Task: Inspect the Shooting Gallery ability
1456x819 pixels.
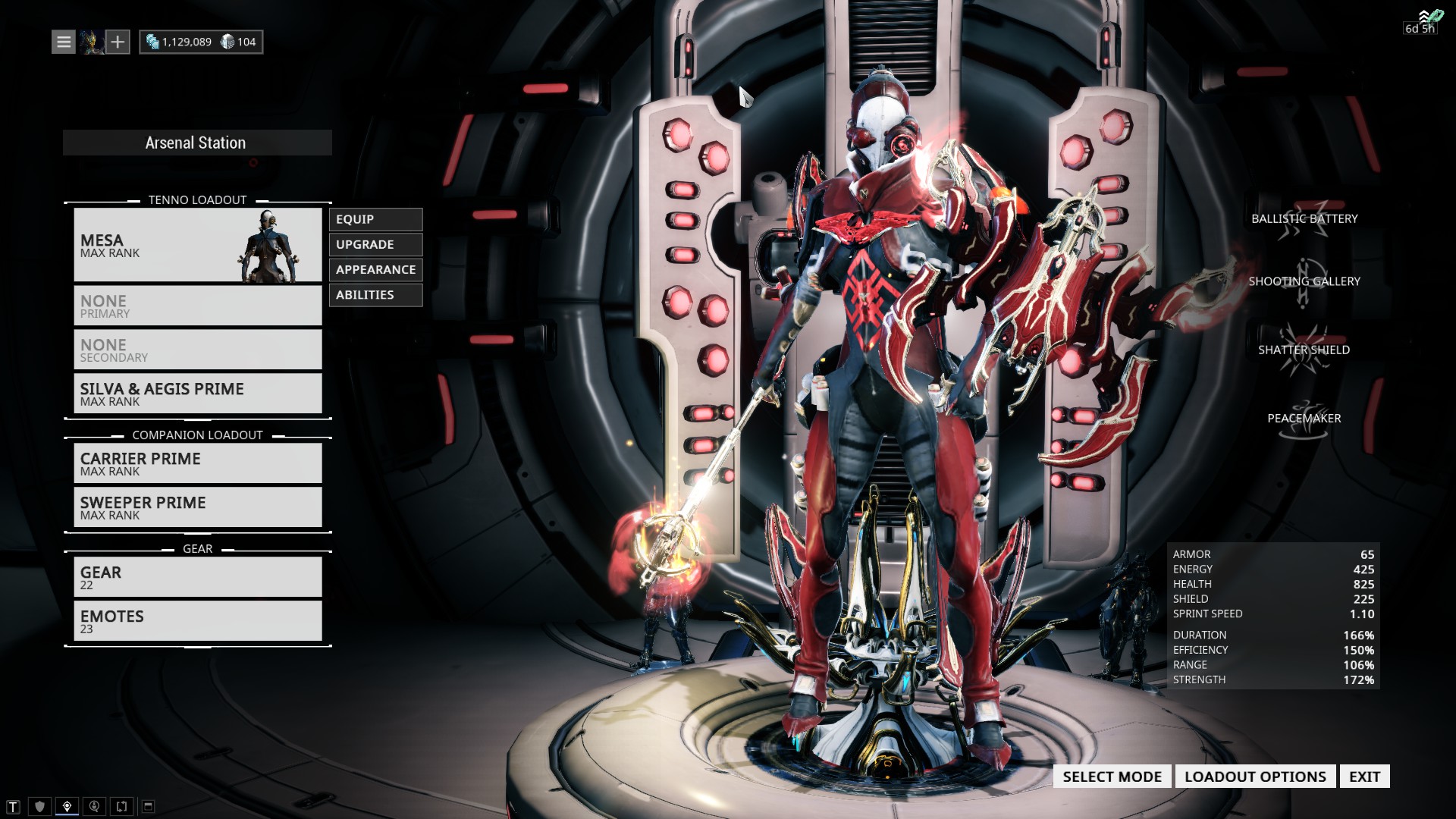Action: coord(1304,282)
